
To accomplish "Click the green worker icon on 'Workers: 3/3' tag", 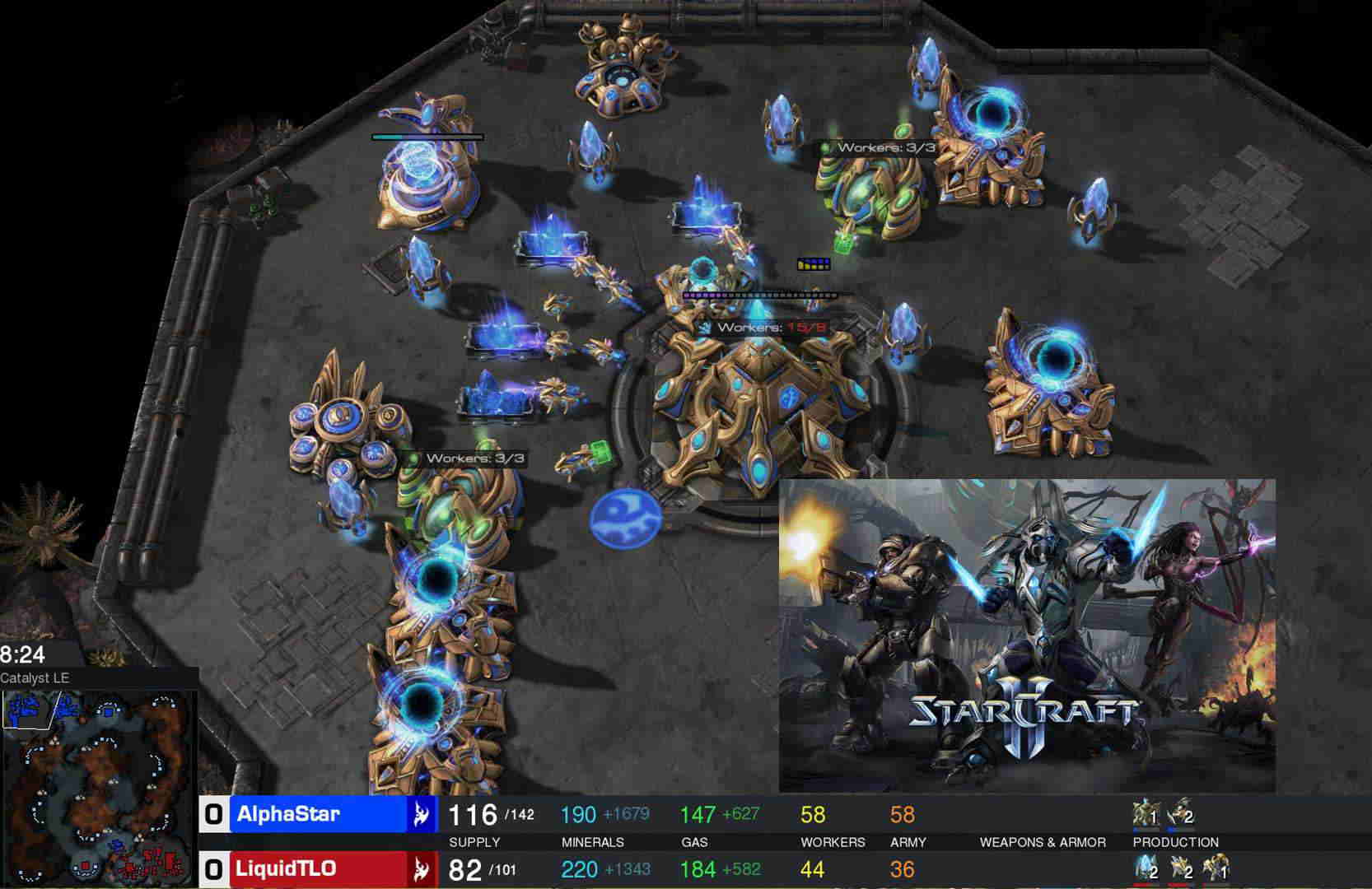I will coord(826,149).
